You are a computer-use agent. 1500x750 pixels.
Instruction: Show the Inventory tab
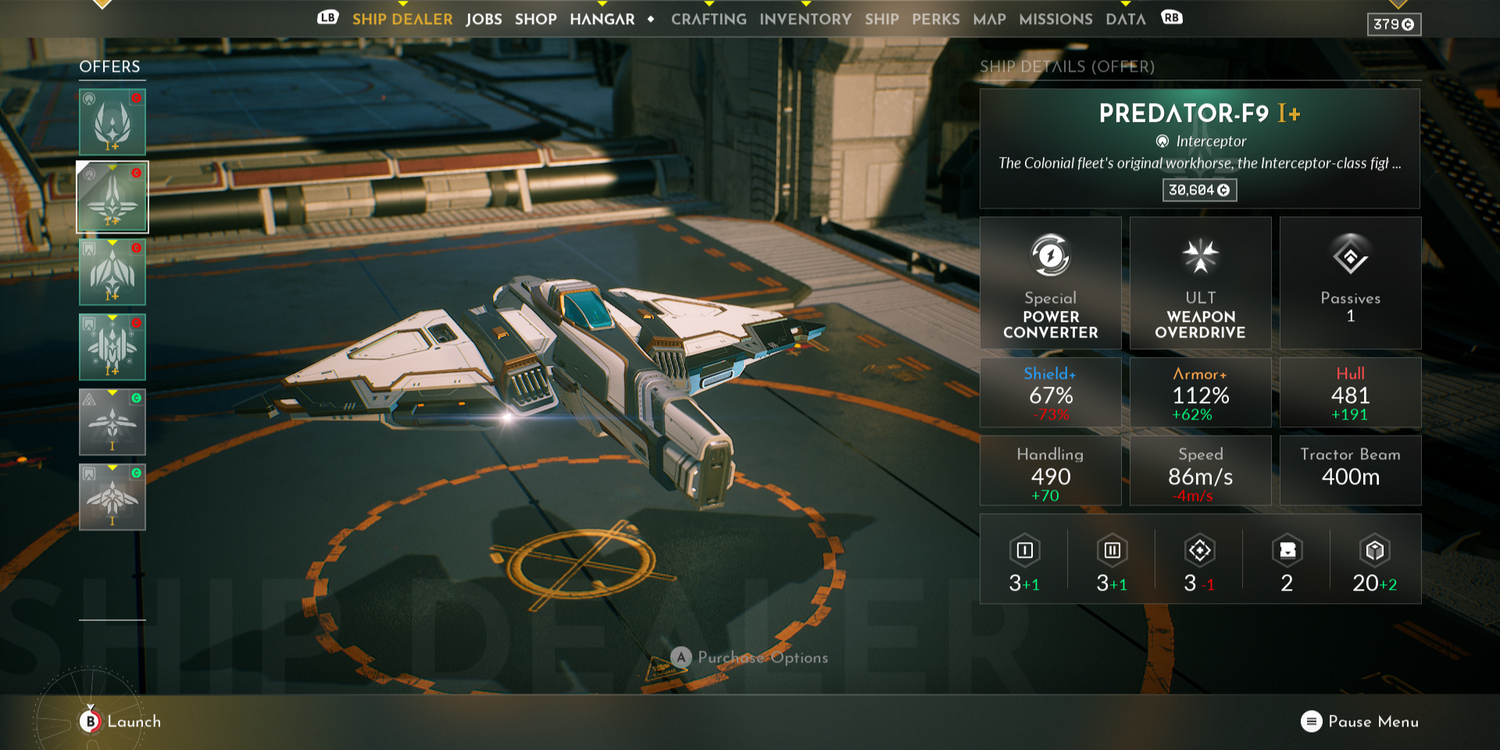coord(805,19)
